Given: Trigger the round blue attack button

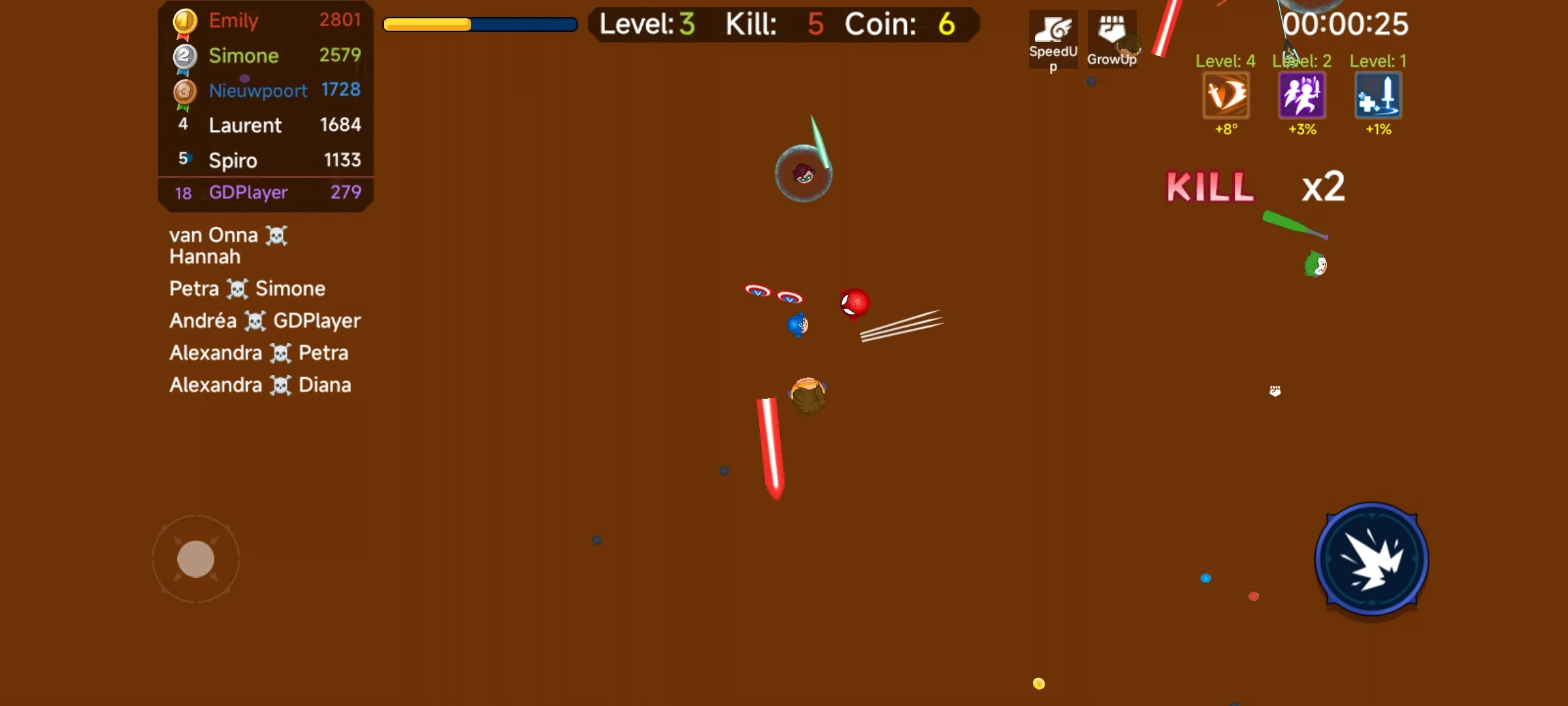Looking at the screenshot, I should tap(1371, 560).
